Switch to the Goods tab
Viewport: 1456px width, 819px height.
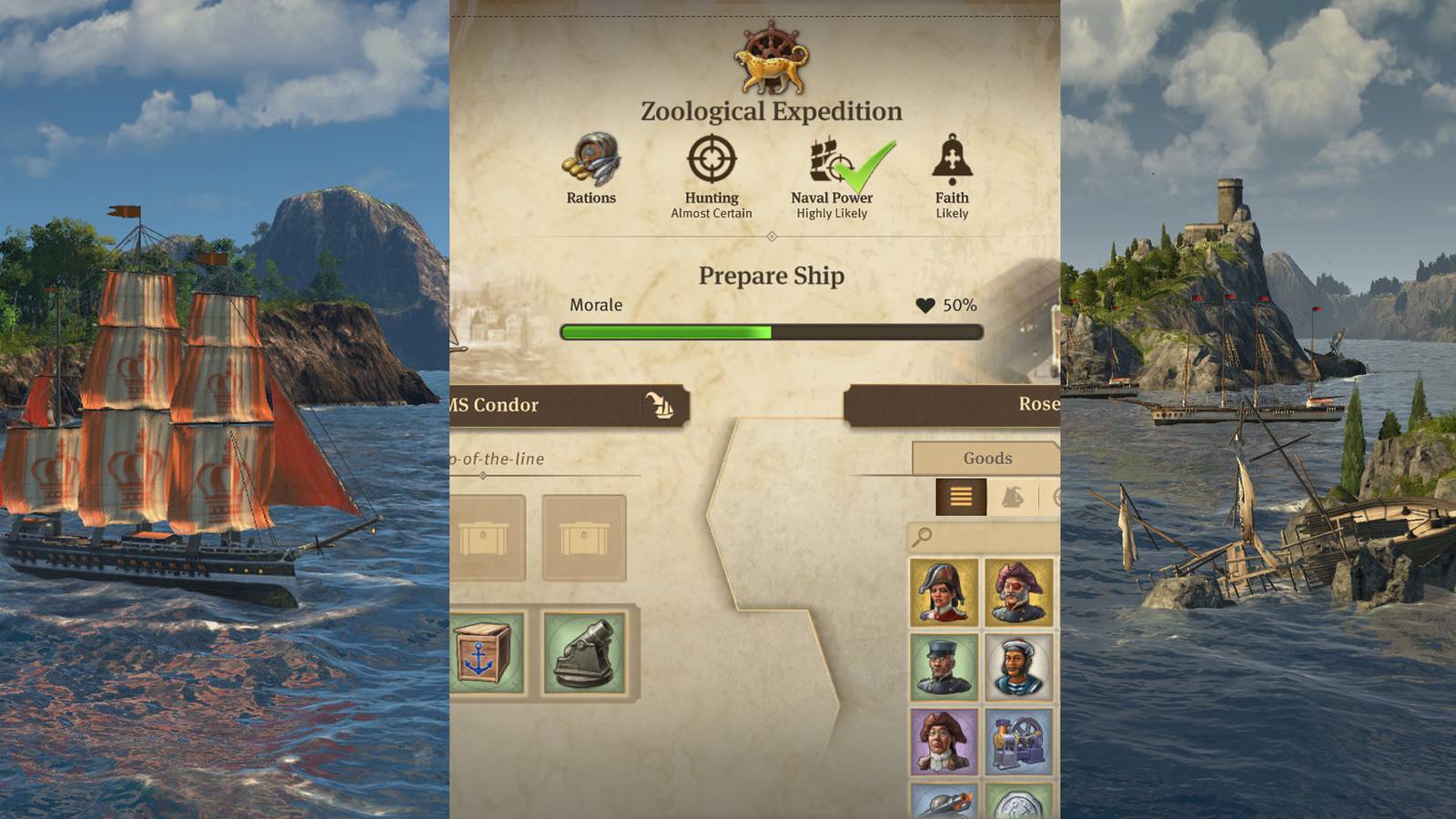point(987,458)
